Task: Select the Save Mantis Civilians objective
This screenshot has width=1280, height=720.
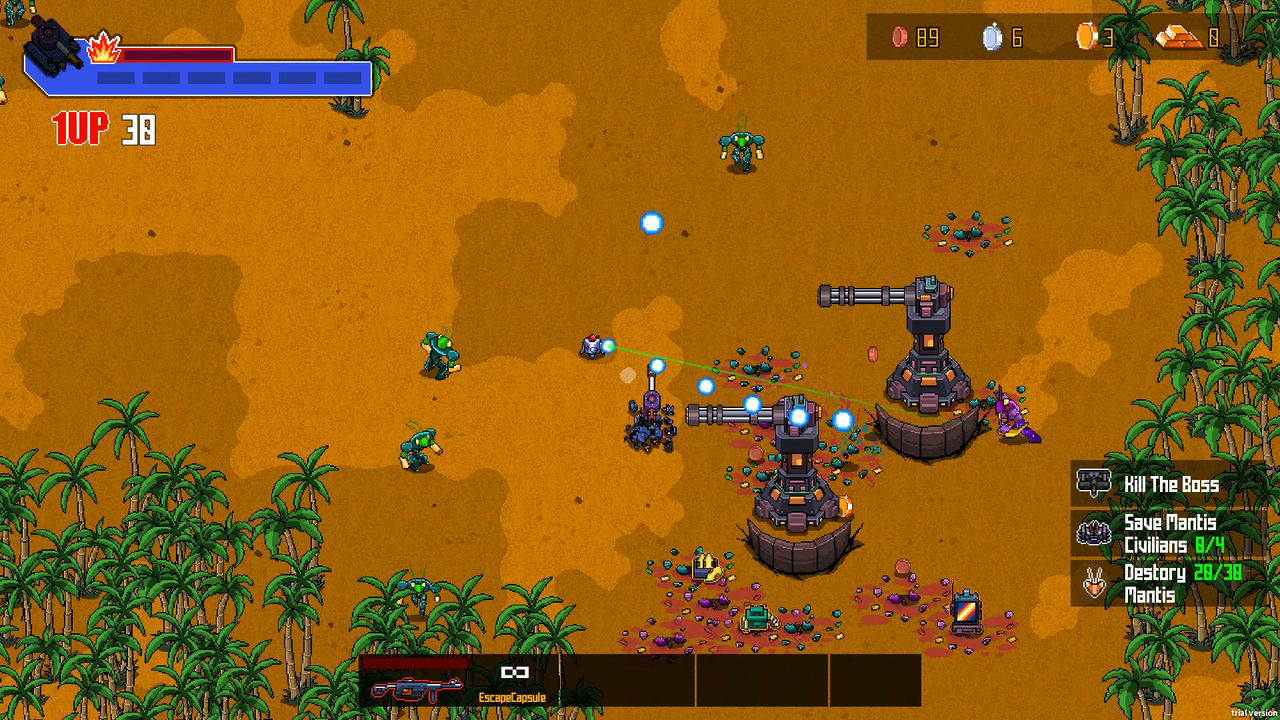Action: point(1170,533)
